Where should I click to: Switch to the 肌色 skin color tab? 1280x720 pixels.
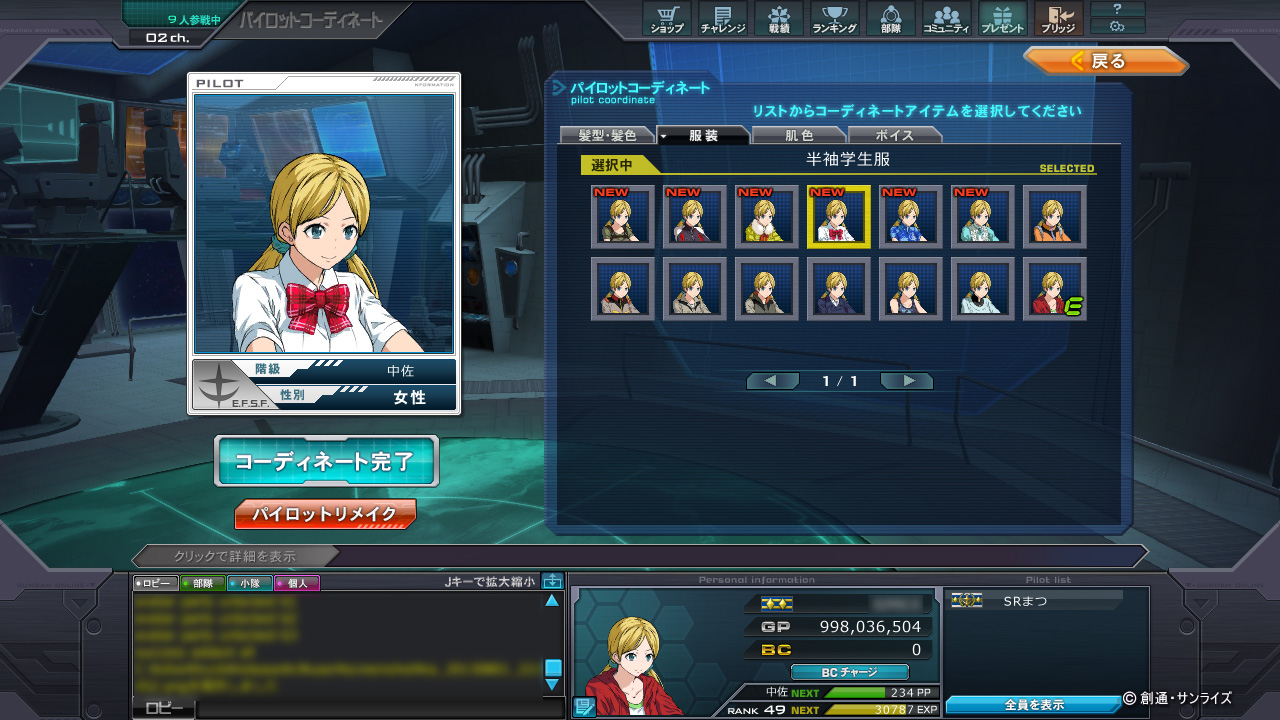coord(798,135)
